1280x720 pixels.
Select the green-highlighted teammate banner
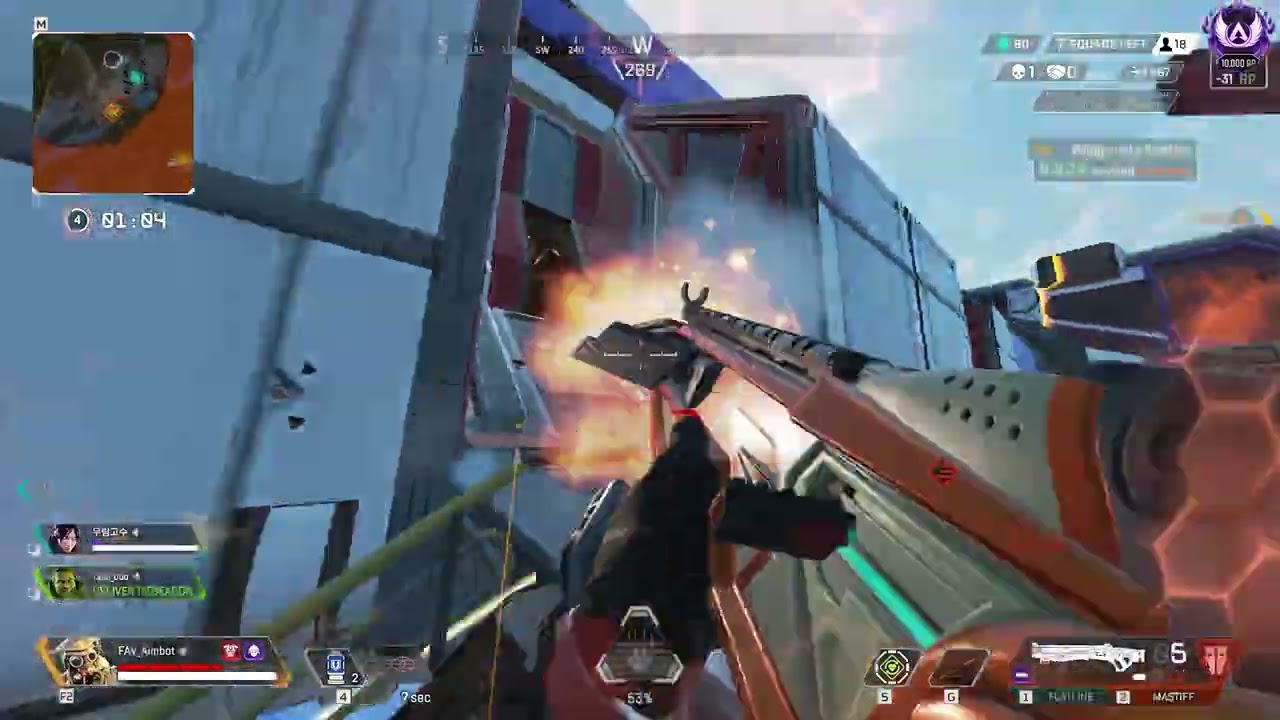[120, 584]
